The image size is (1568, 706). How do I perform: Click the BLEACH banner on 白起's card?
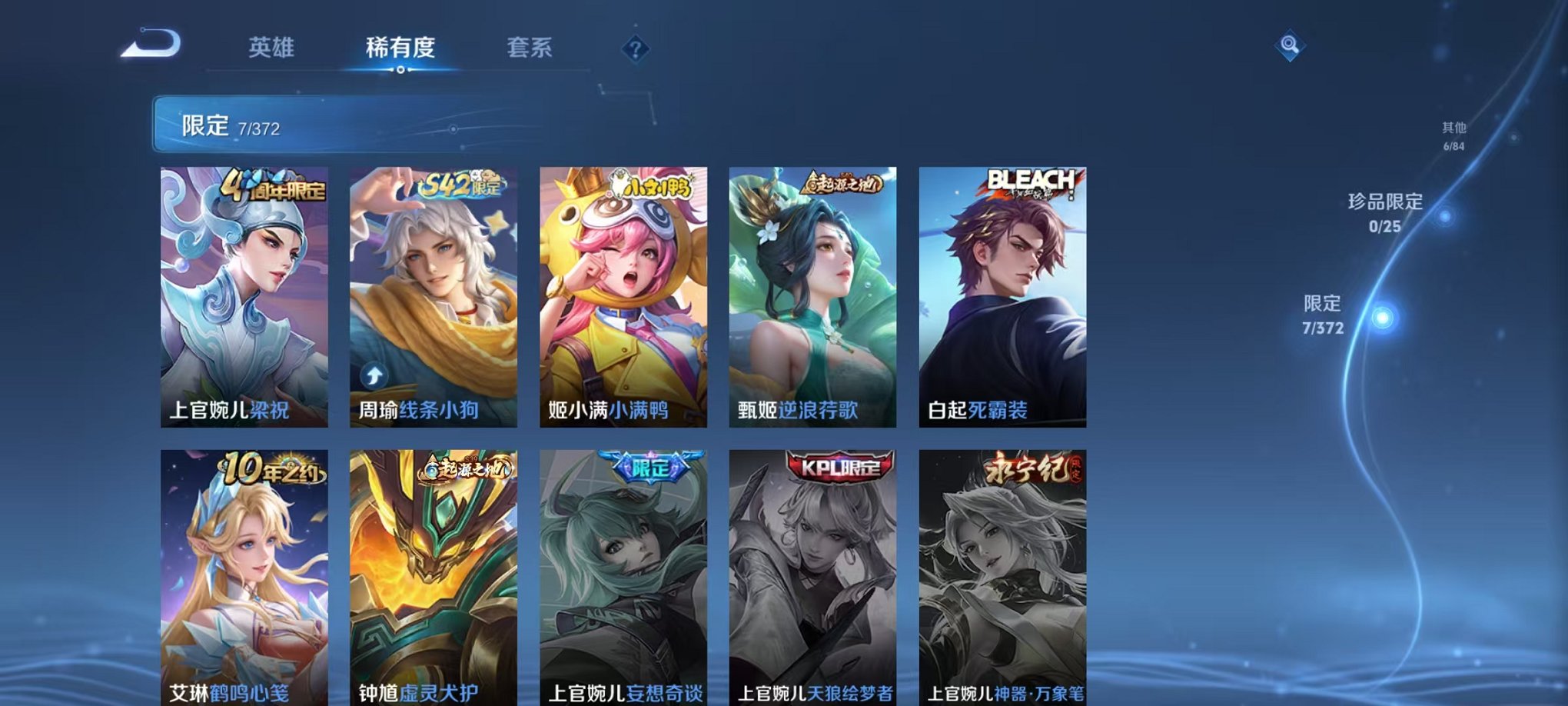coord(1031,182)
